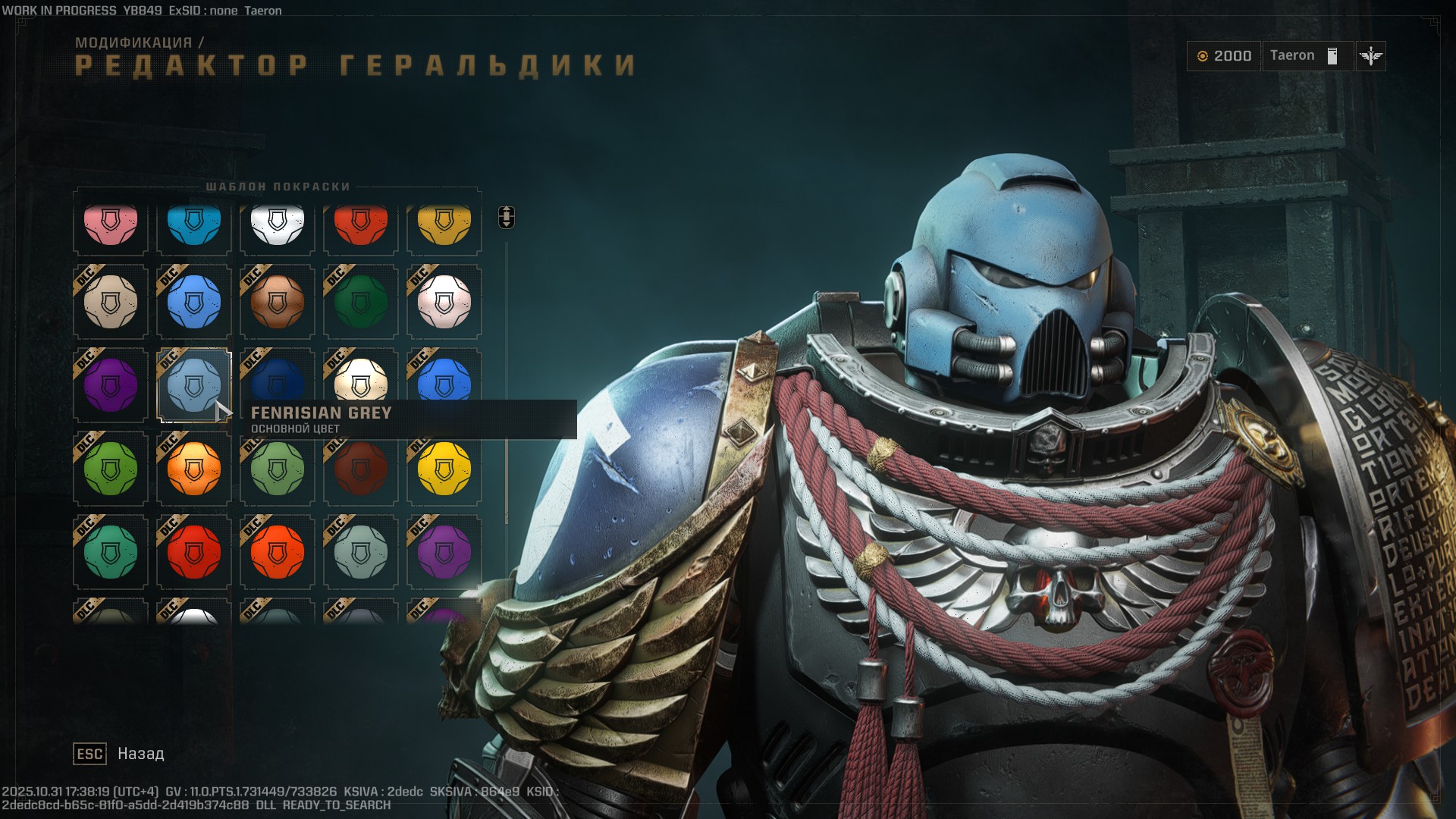Open the Taeron player panel

1306,55
